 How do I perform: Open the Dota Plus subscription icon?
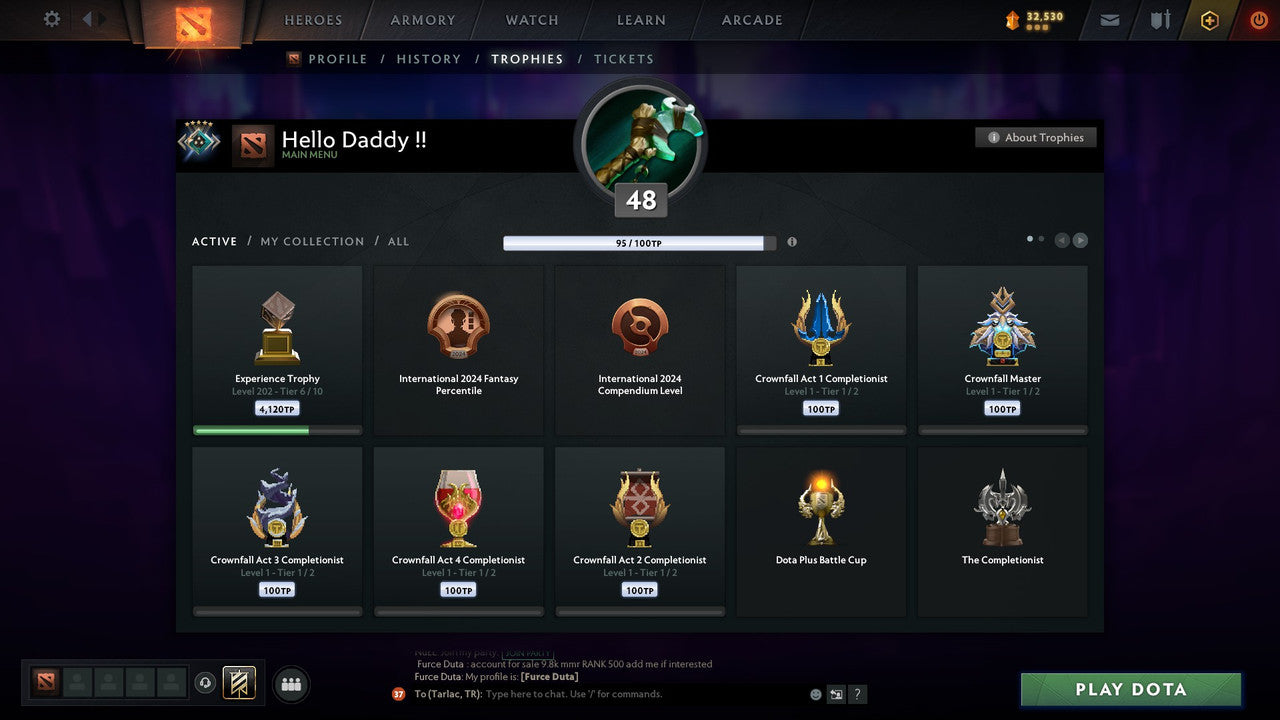point(1209,19)
